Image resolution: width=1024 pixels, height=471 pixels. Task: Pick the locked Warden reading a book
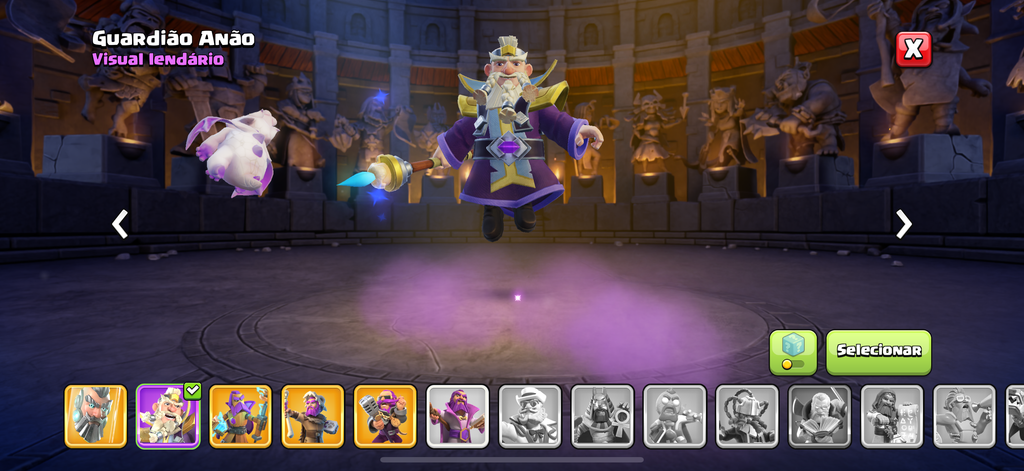(820, 415)
